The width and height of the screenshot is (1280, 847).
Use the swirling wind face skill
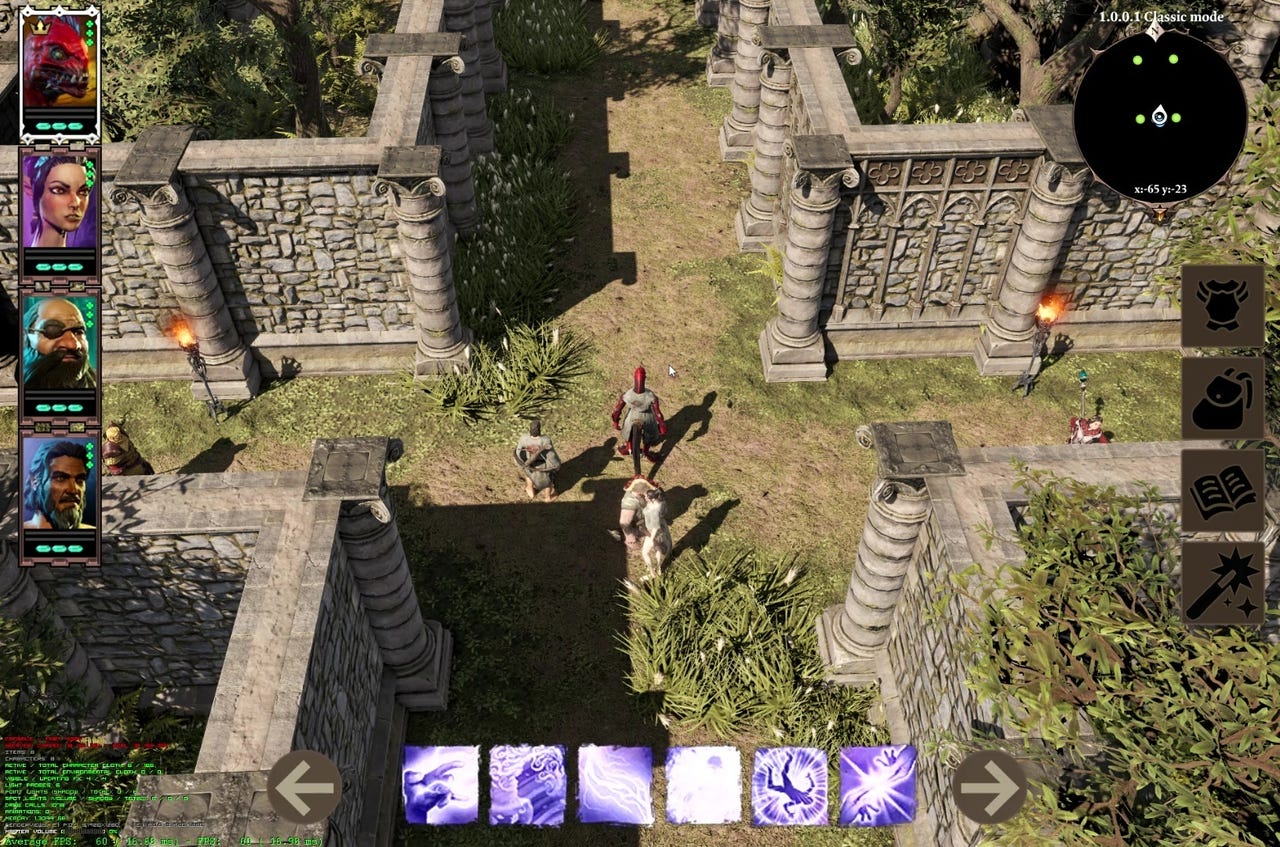point(527,785)
